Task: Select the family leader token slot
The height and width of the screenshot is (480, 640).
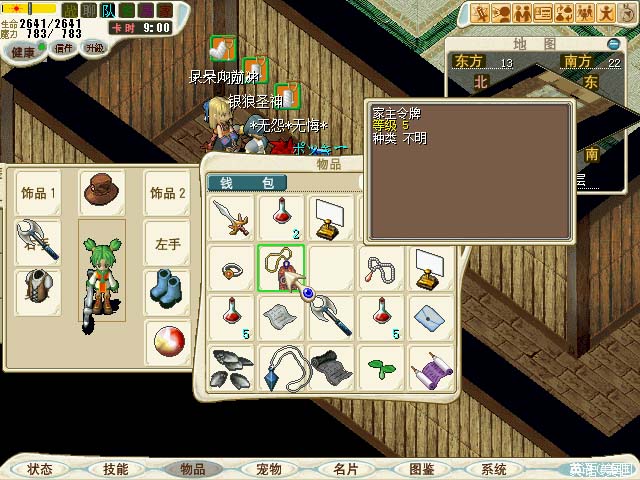Action: click(x=281, y=268)
